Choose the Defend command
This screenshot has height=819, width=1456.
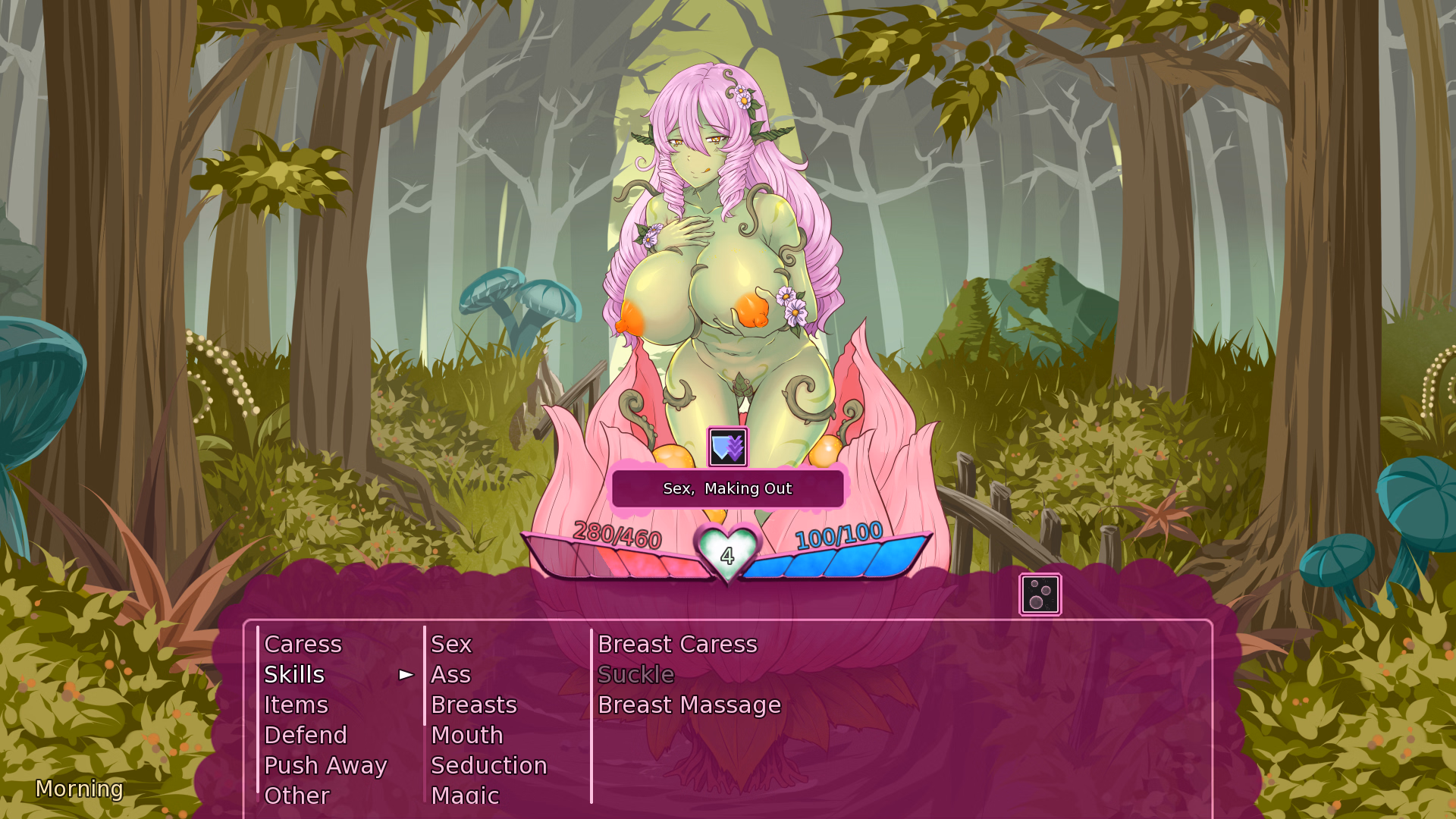[305, 735]
